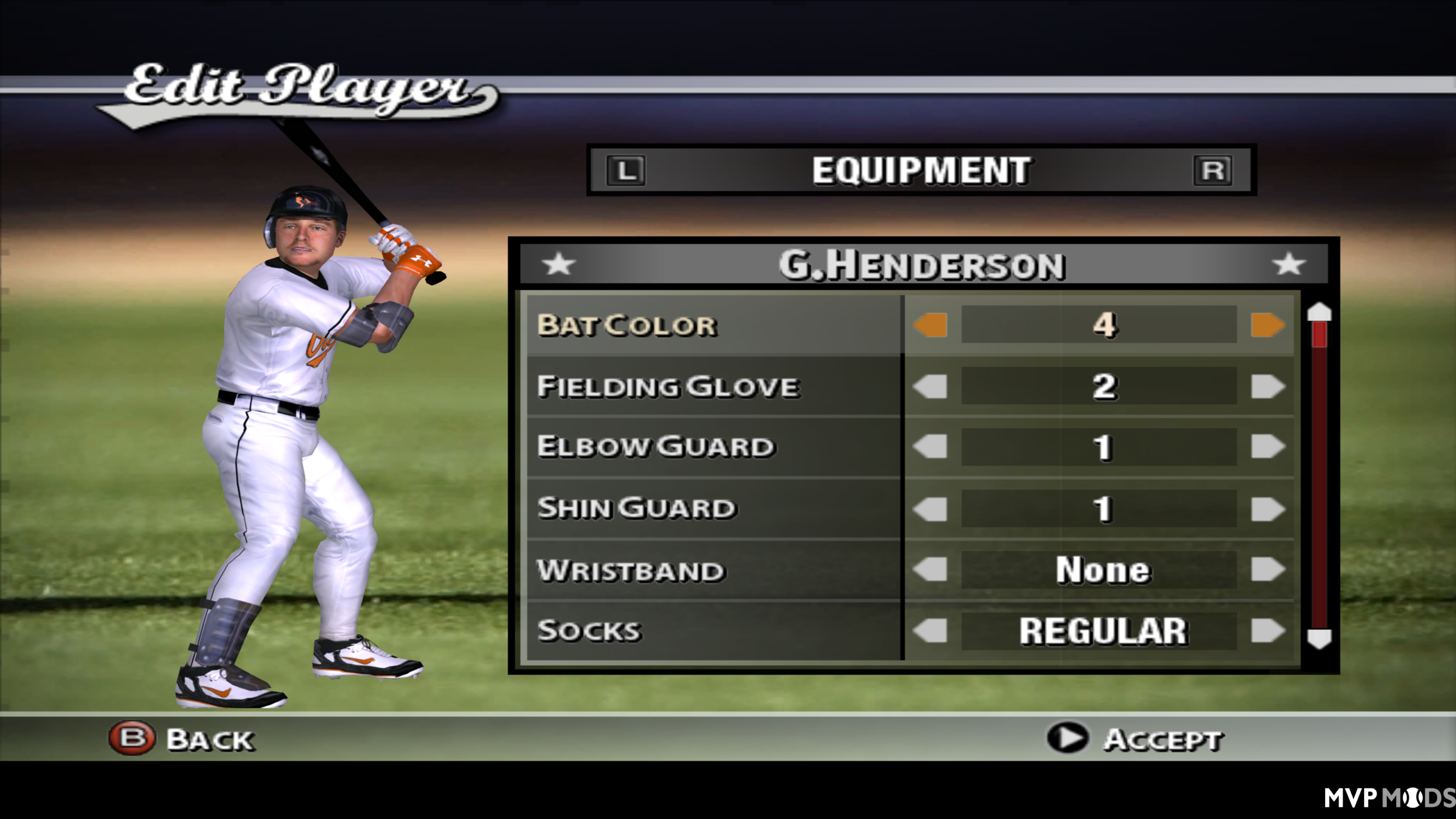Choose Accept to save equipment changes
The height and width of the screenshot is (819, 1456).
click(x=1164, y=738)
